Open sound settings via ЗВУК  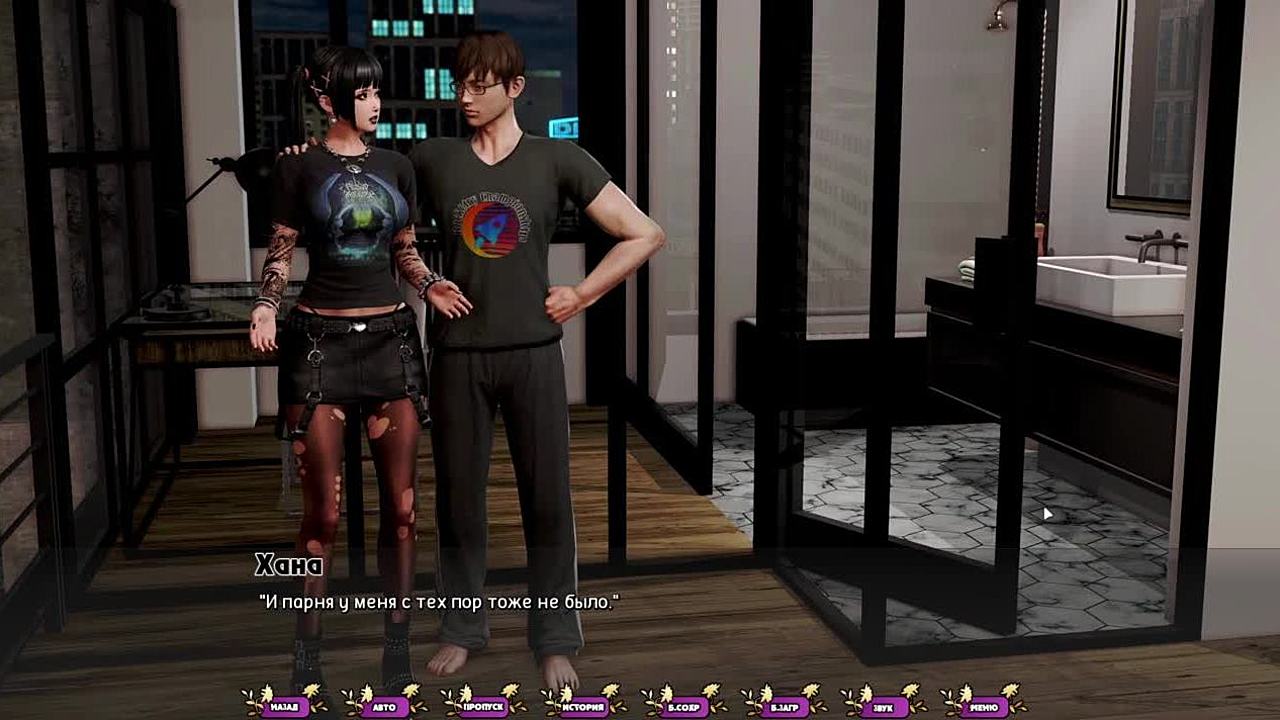tap(885, 707)
